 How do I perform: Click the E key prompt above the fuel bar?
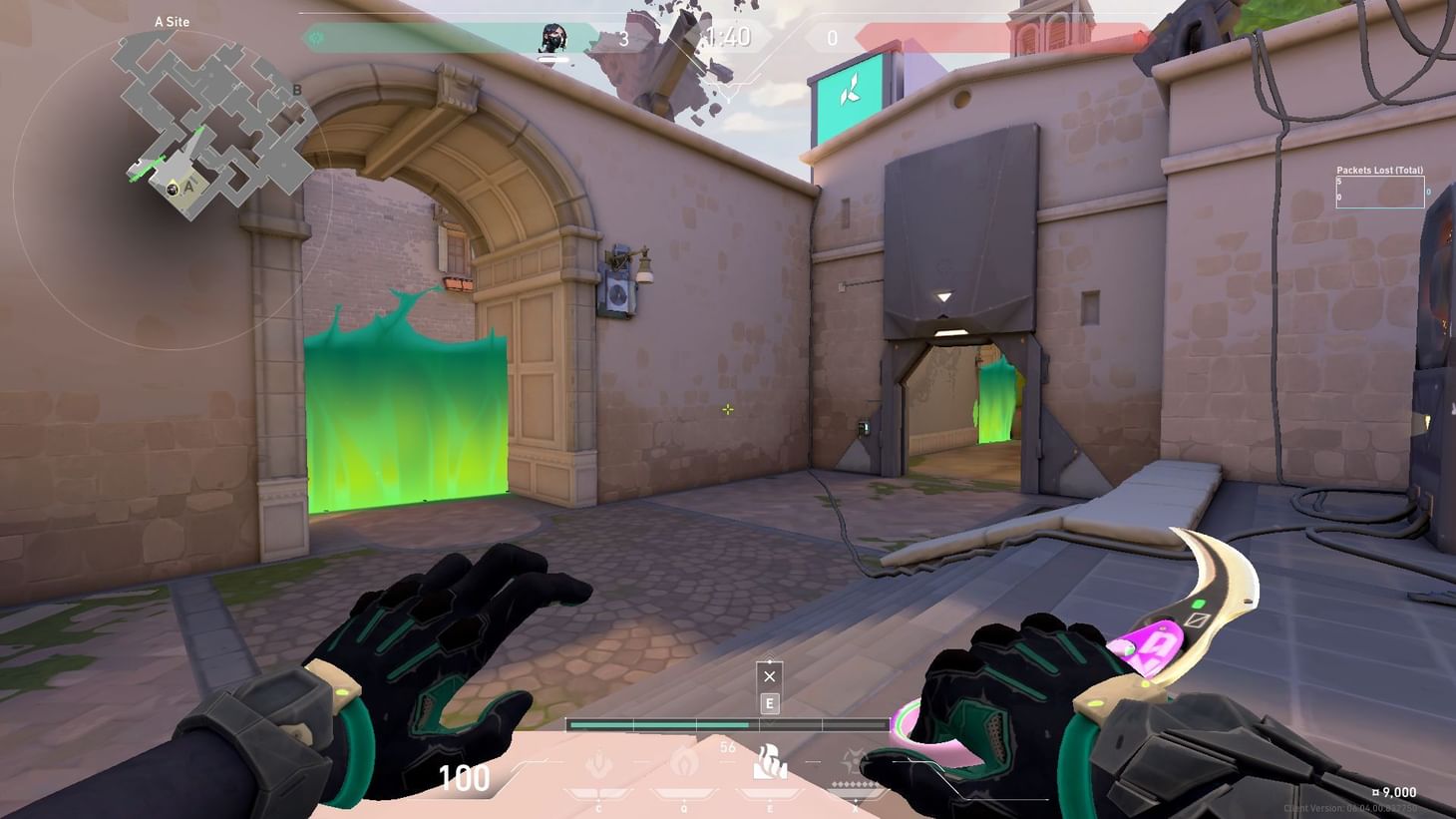[769, 703]
